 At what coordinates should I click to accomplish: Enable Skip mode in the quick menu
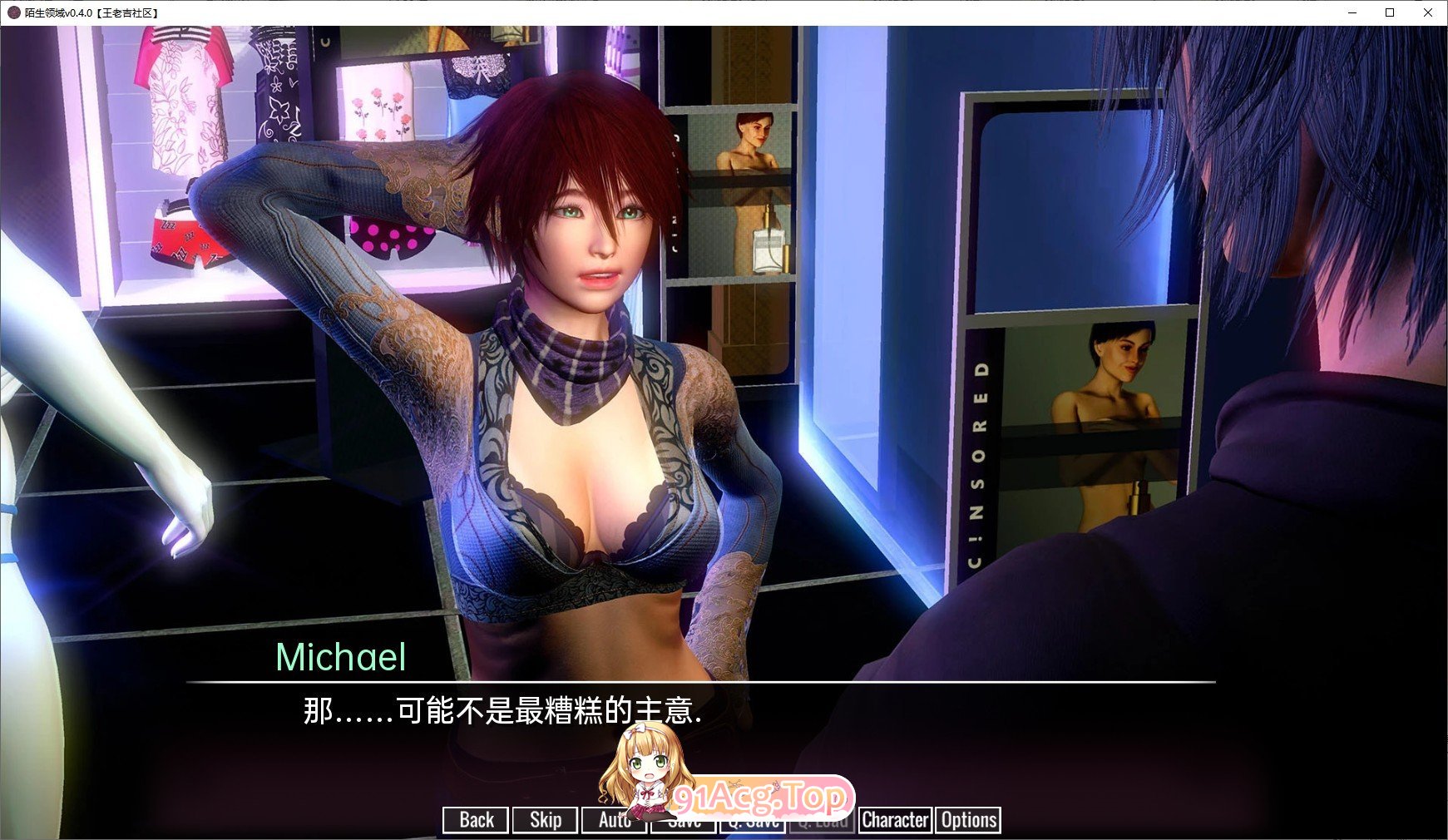pos(545,820)
